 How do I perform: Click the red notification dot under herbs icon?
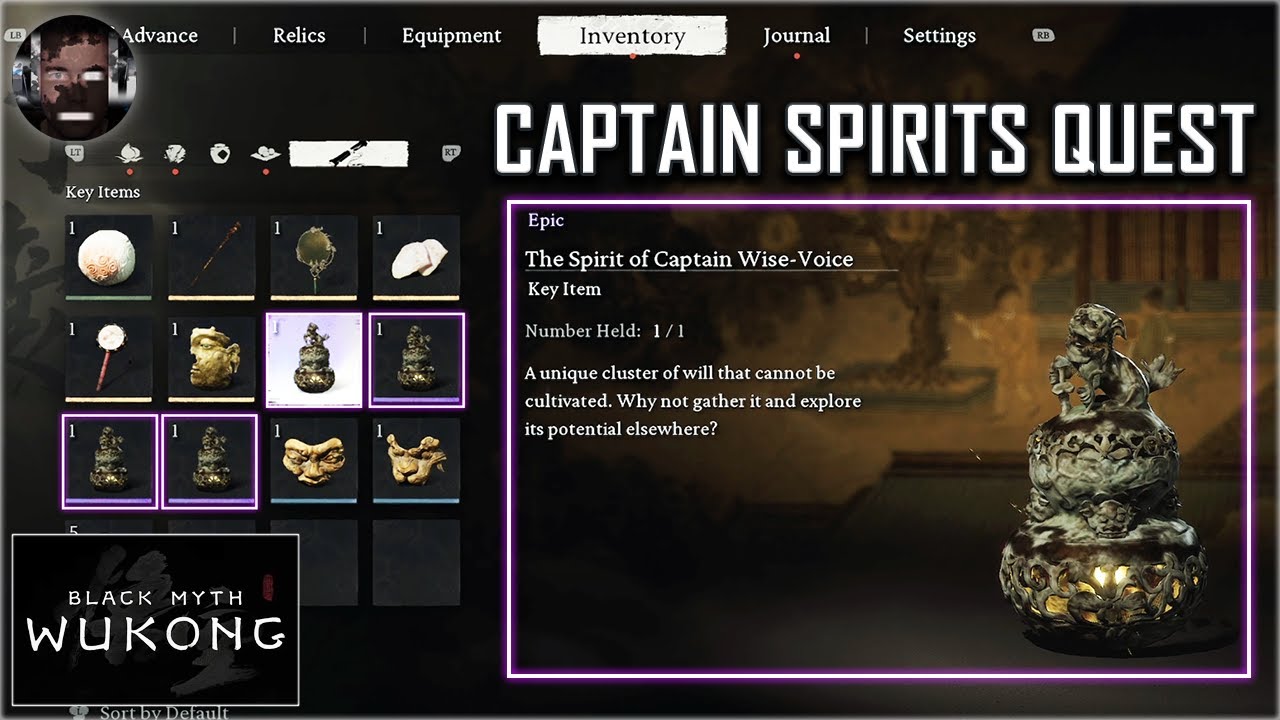coord(130,170)
